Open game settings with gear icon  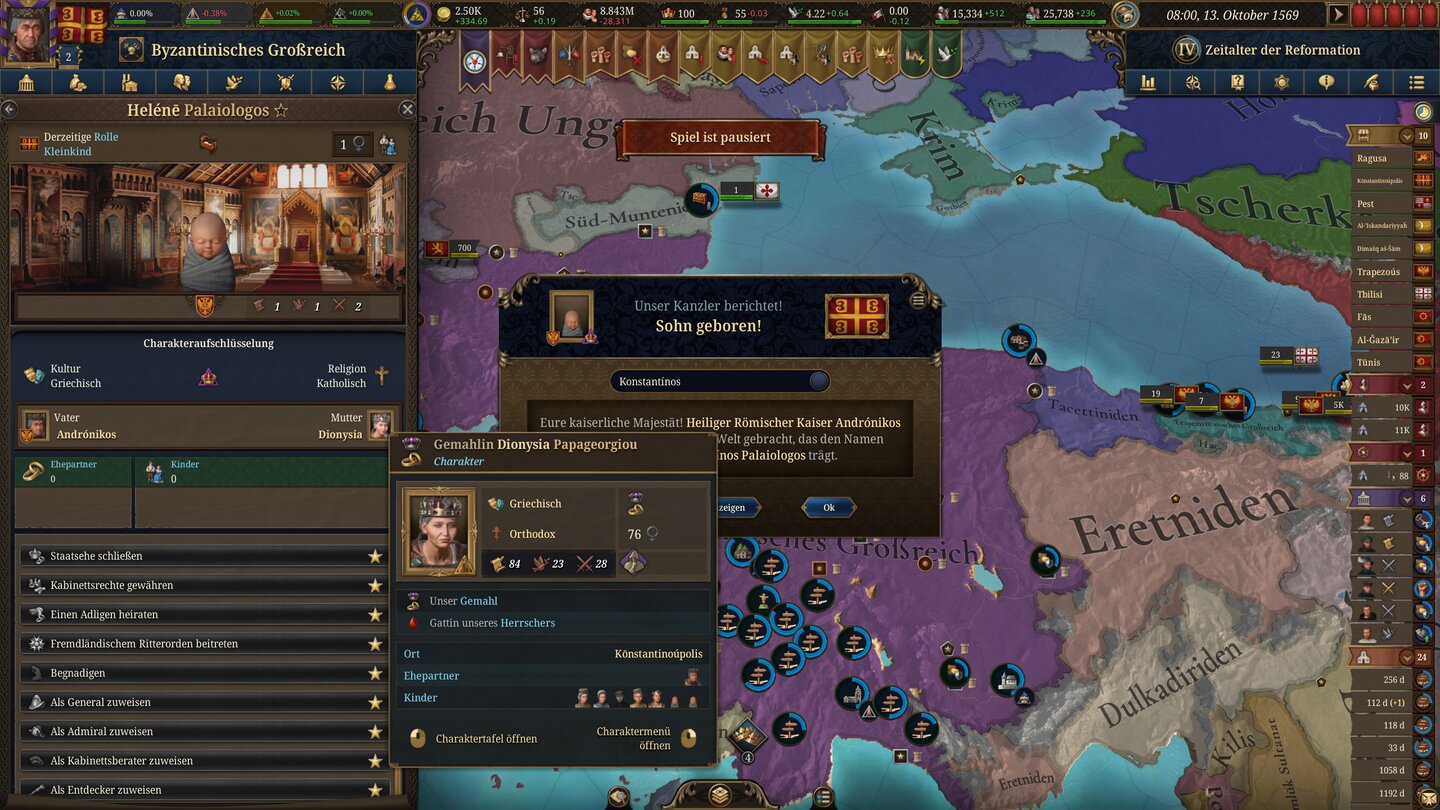tap(1283, 82)
